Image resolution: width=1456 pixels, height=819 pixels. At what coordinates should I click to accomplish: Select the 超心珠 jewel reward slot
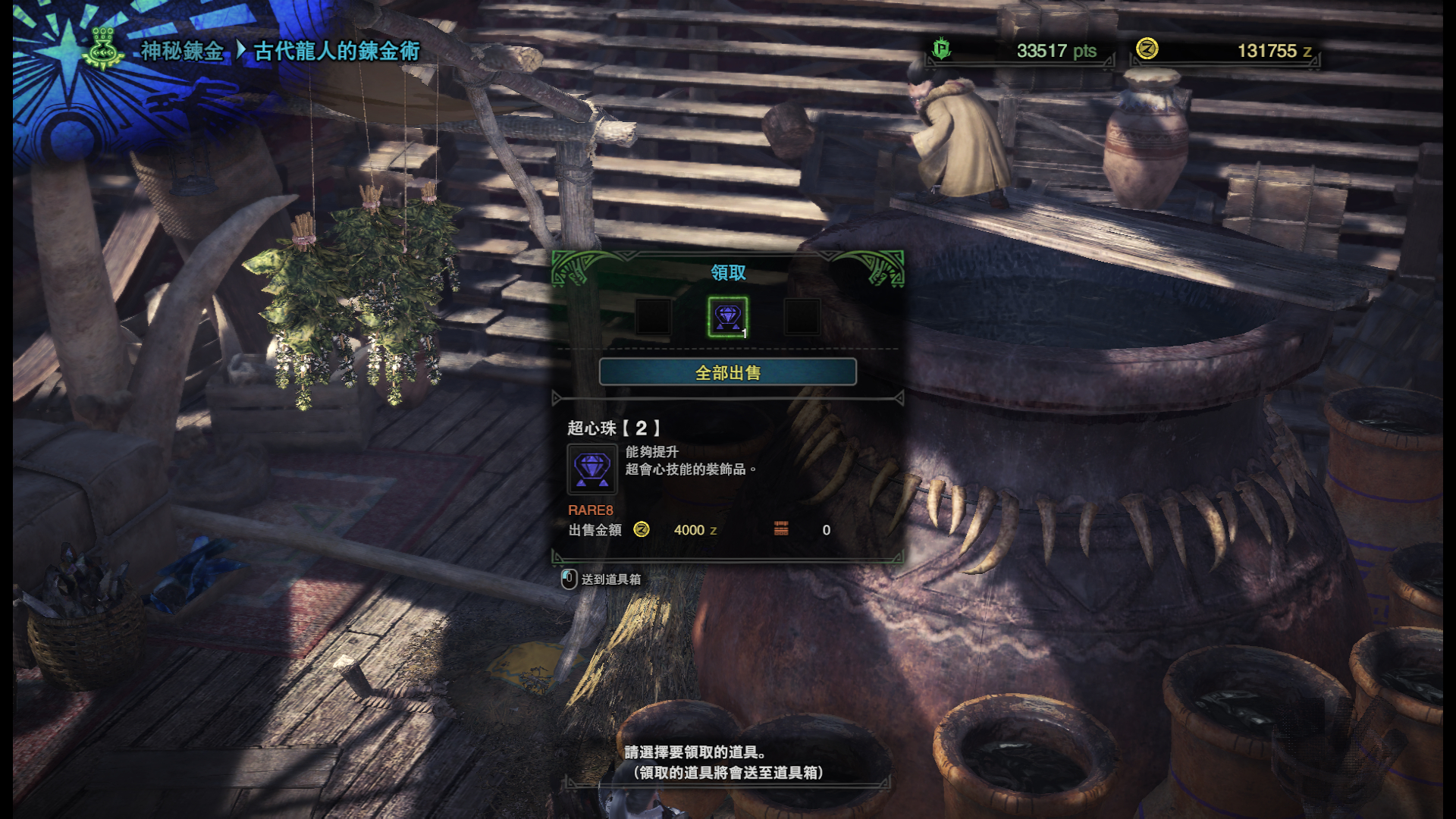point(727,317)
